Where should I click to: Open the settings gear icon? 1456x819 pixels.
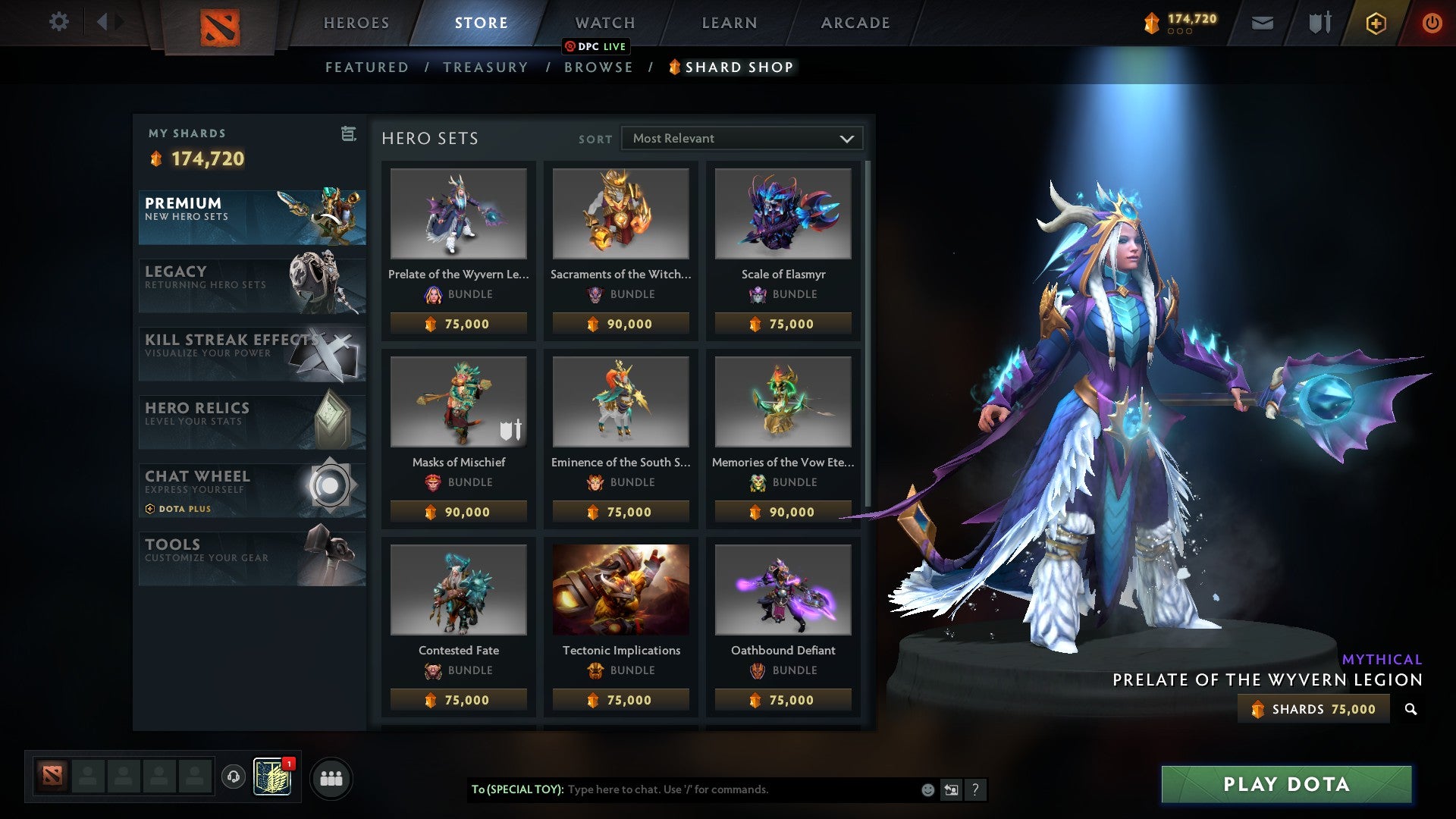pyautogui.click(x=58, y=22)
